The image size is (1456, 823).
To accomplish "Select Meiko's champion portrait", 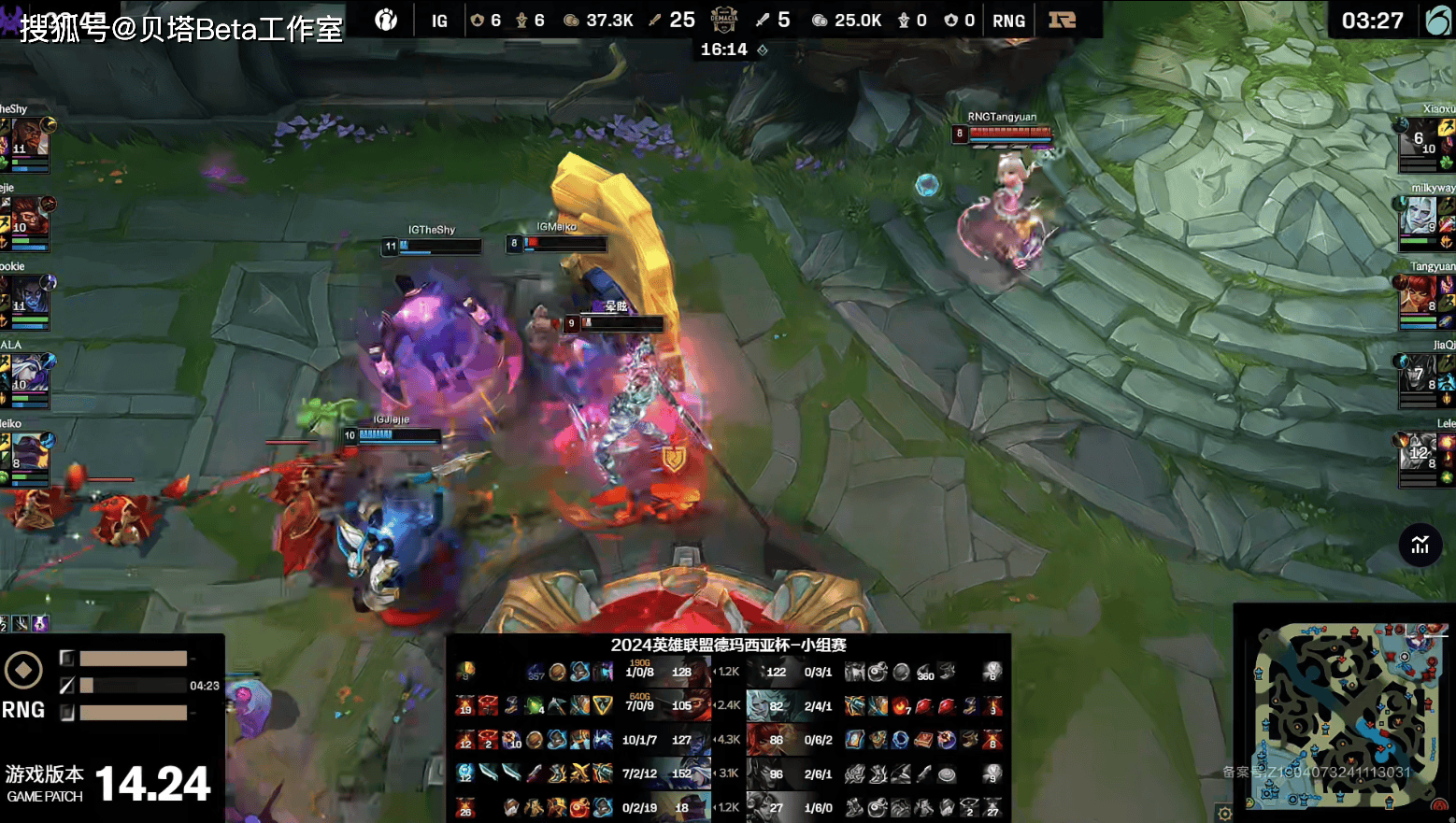I will tap(28, 453).
